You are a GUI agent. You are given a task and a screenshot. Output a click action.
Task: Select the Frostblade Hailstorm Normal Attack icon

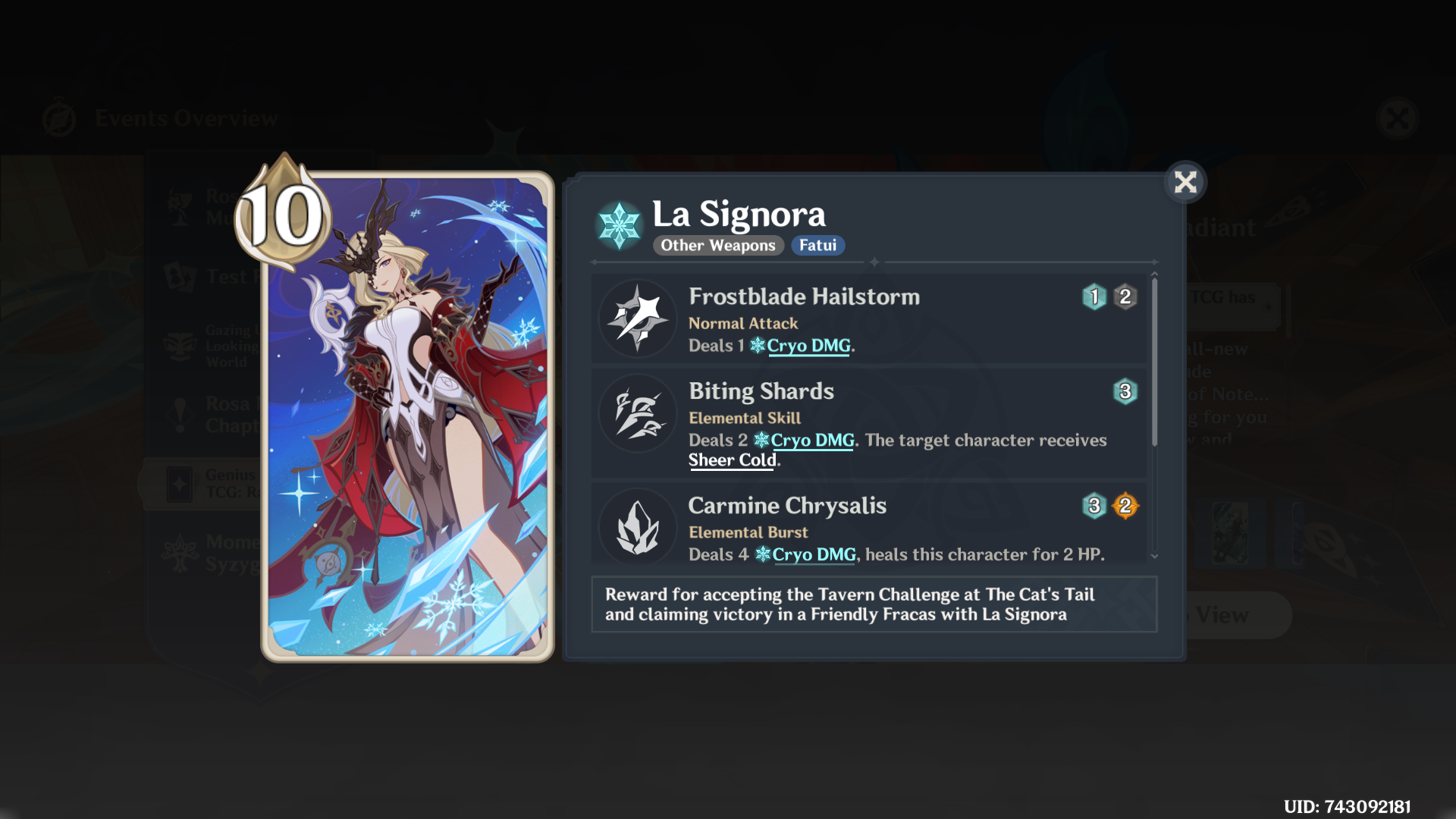[638, 318]
